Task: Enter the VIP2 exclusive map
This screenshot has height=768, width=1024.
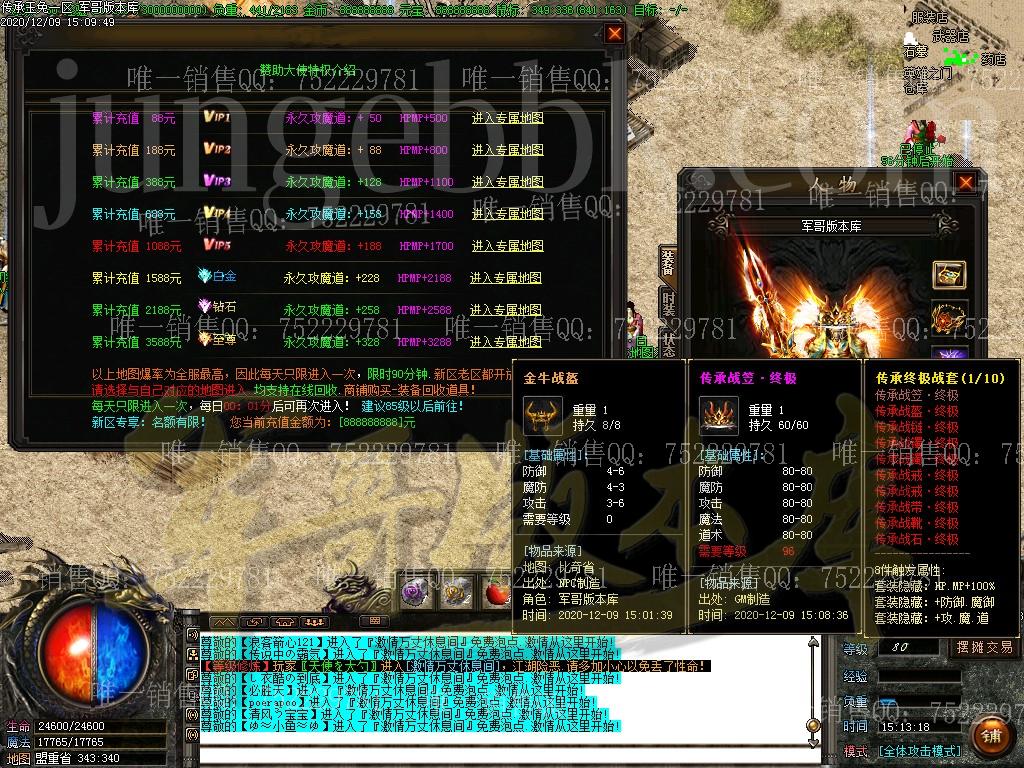Action: pos(507,150)
